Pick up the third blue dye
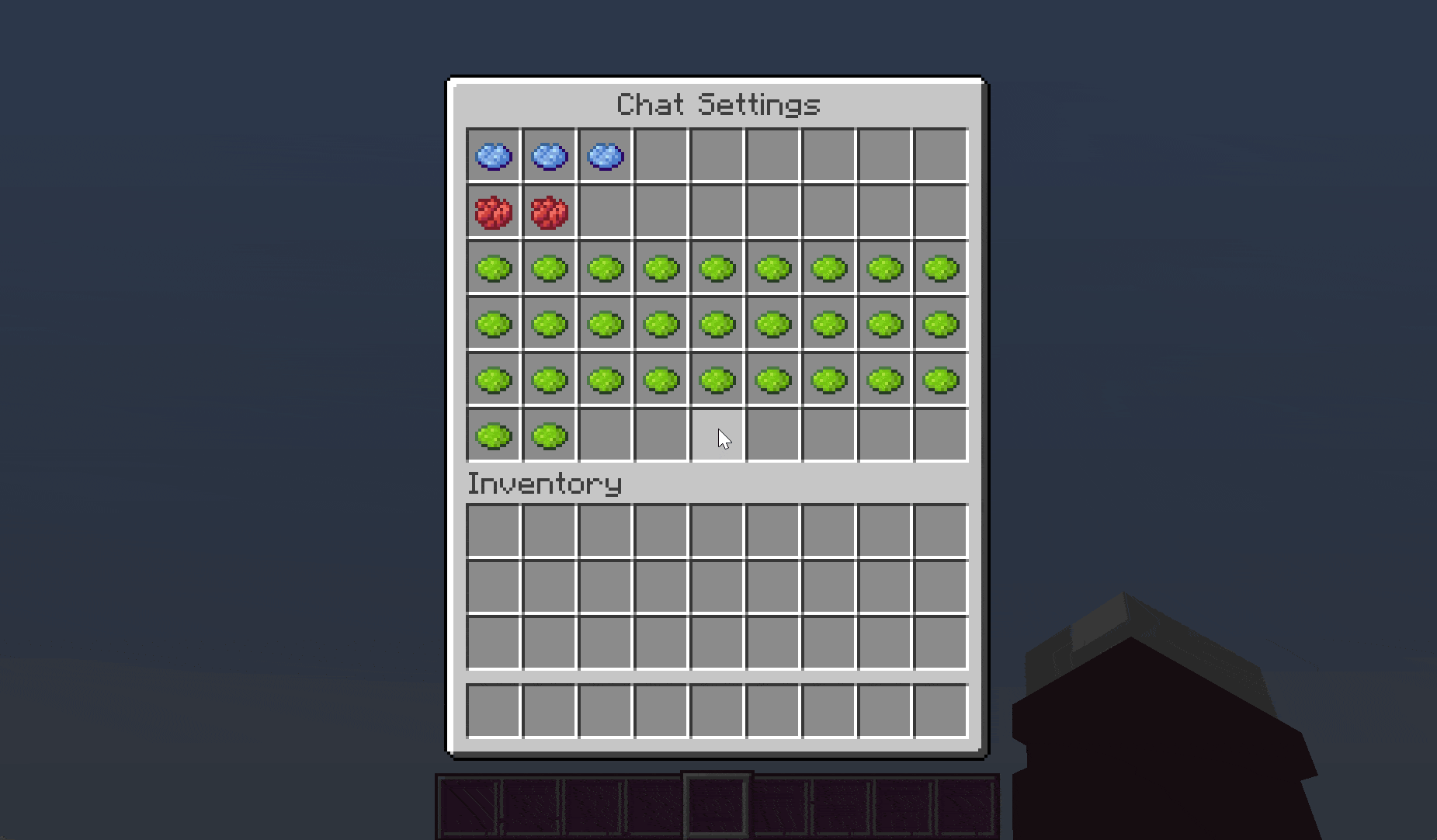The width and height of the screenshot is (1437, 840). click(x=605, y=156)
